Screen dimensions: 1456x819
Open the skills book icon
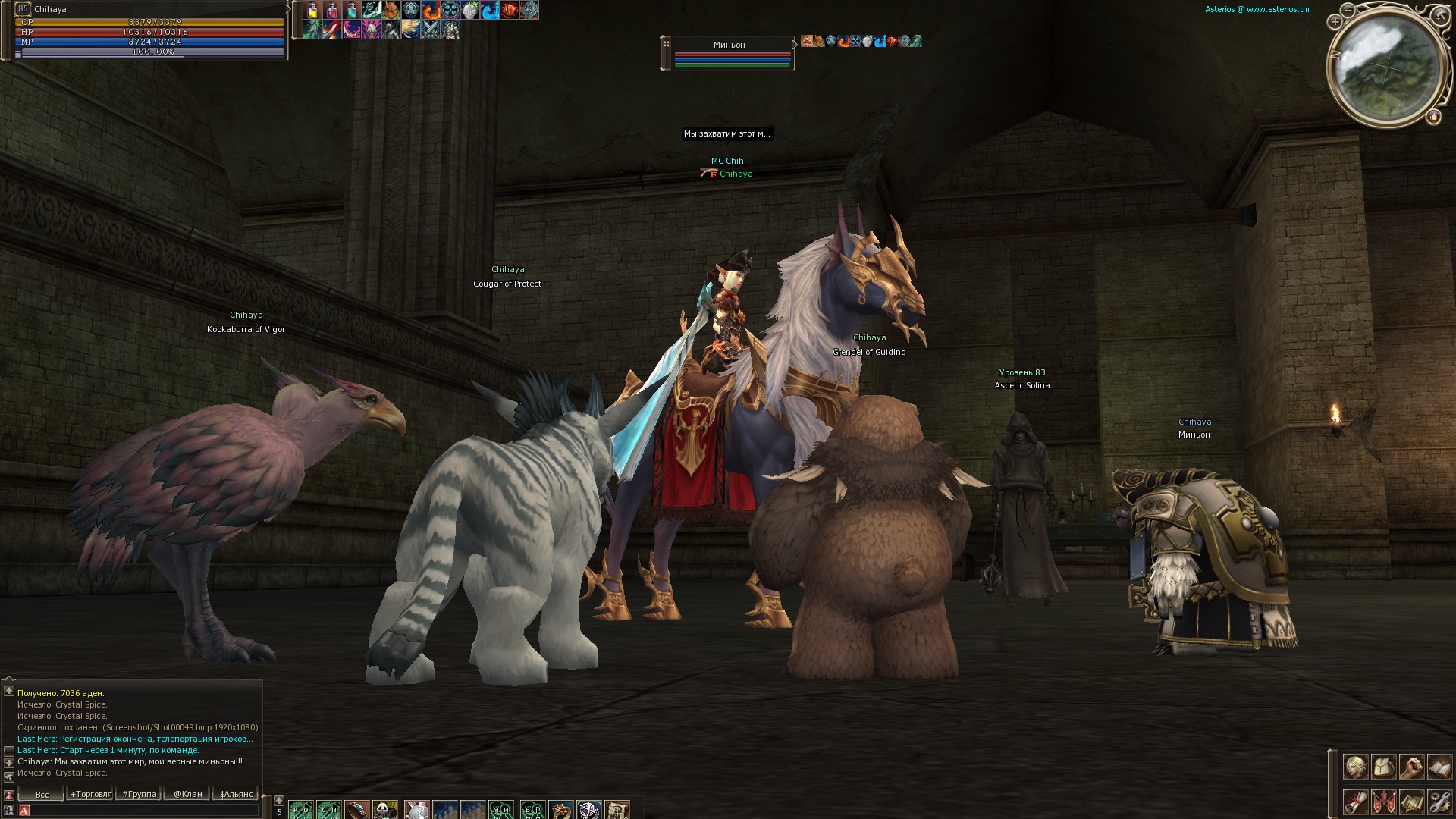click(1439, 767)
